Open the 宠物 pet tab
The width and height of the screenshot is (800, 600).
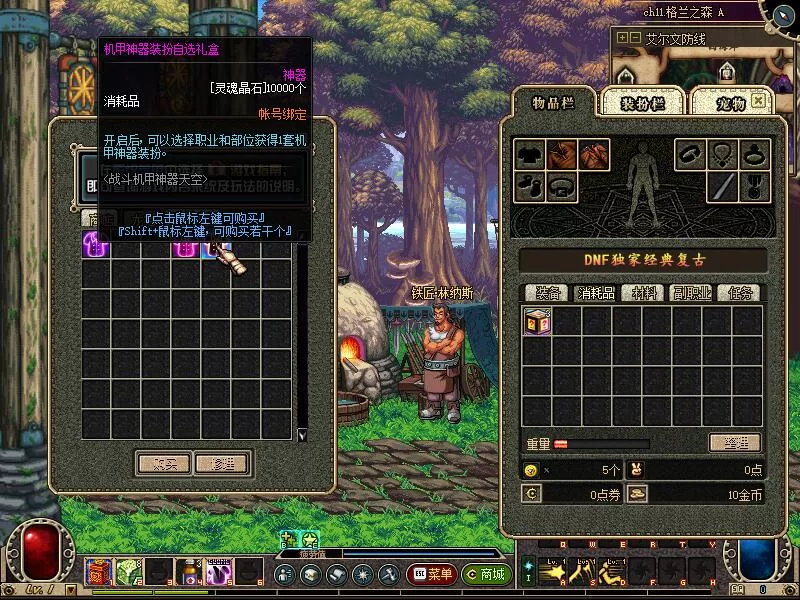click(x=725, y=102)
